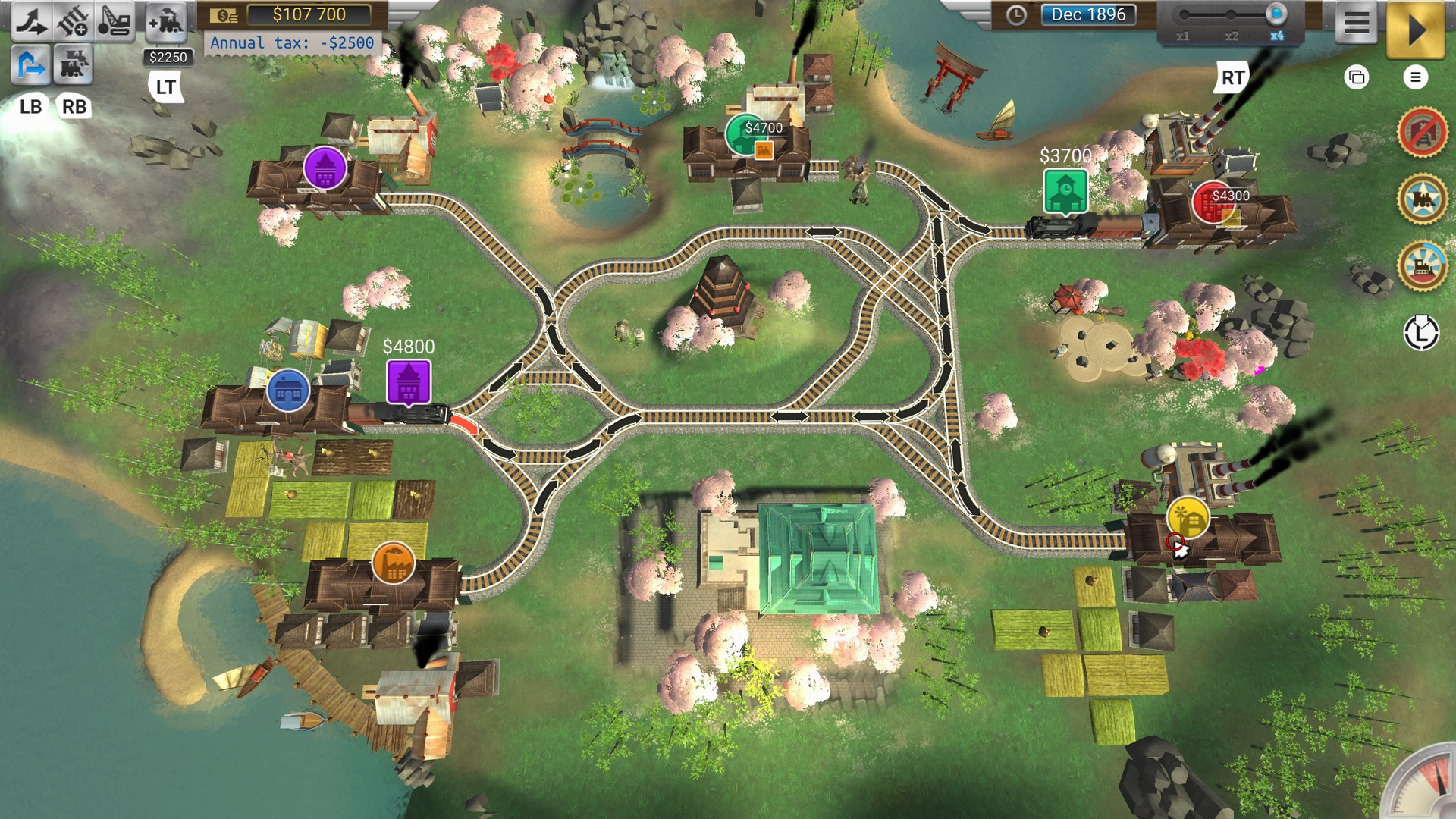This screenshot has width=1456, height=819.
Task: Click the speed slider knob
Action: tap(1275, 13)
